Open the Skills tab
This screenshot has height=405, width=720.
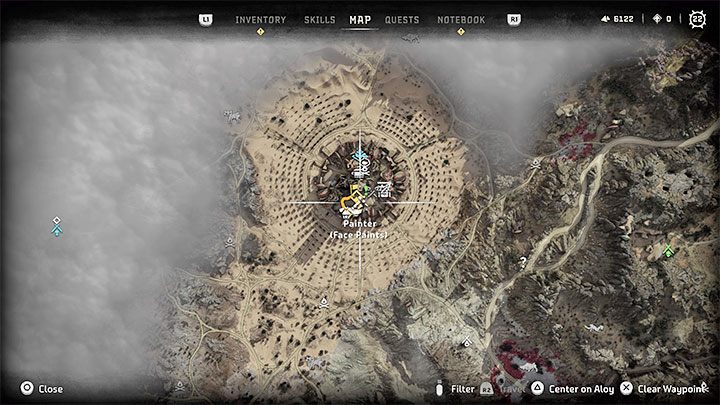point(320,20)
